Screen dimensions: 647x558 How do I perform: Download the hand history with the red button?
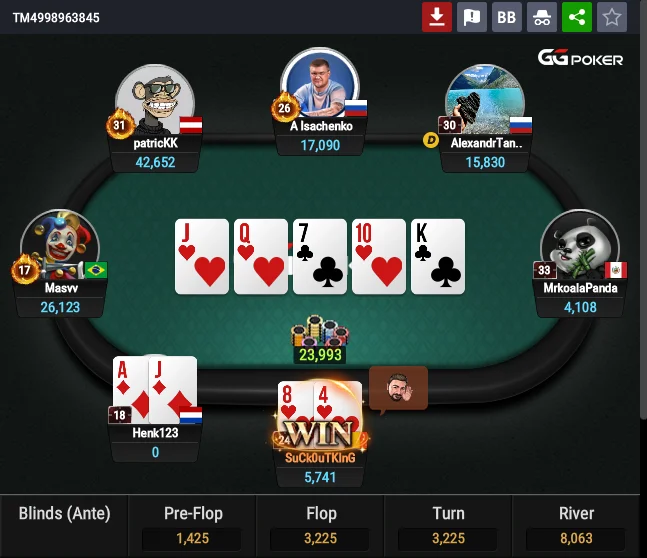point(436,17)
